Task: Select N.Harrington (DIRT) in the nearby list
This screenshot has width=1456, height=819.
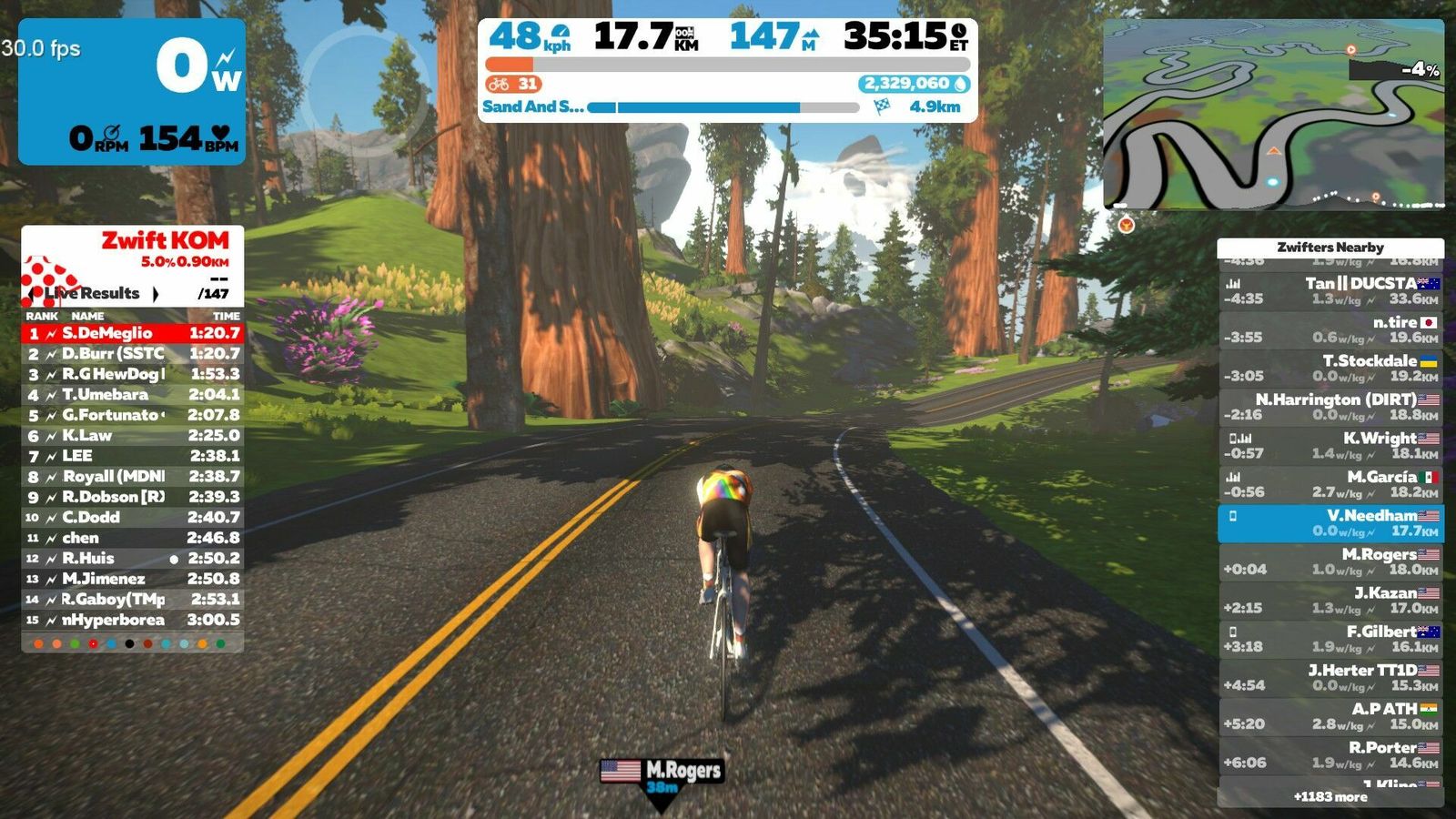Action: click(x=1330, y=407)
